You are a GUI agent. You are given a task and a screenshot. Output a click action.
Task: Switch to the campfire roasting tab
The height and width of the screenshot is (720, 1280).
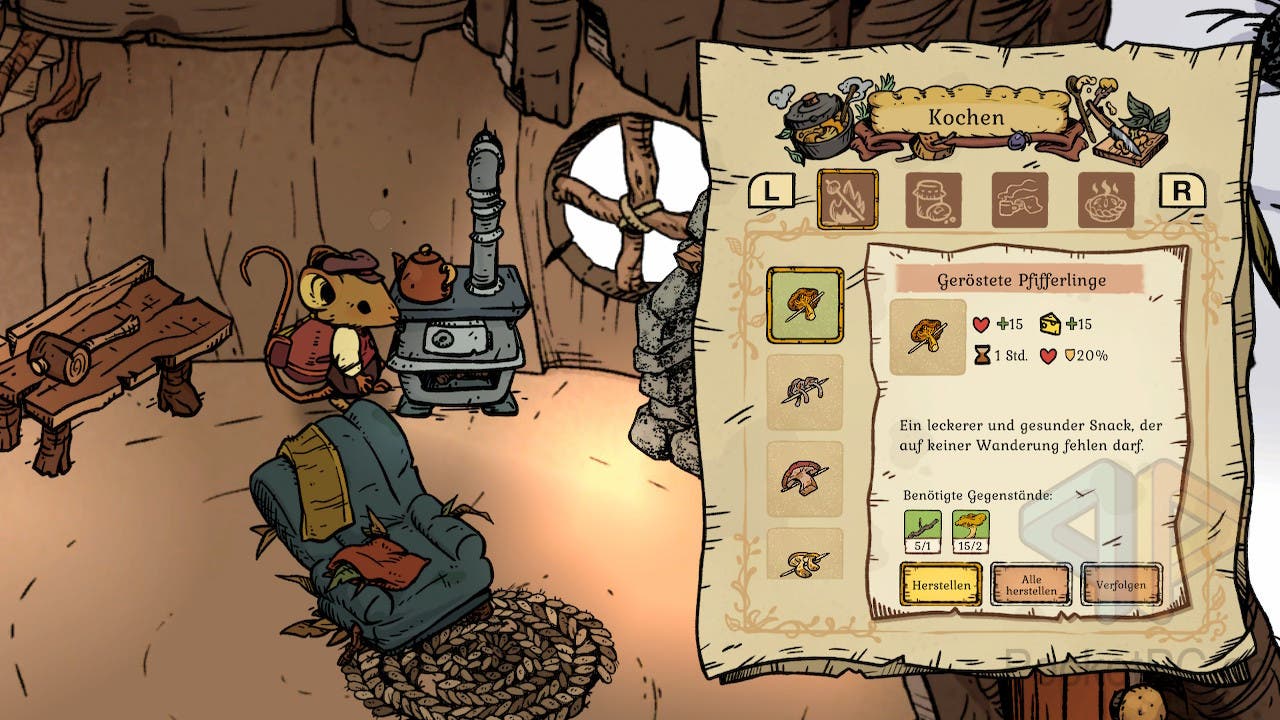tap(847, 200)
